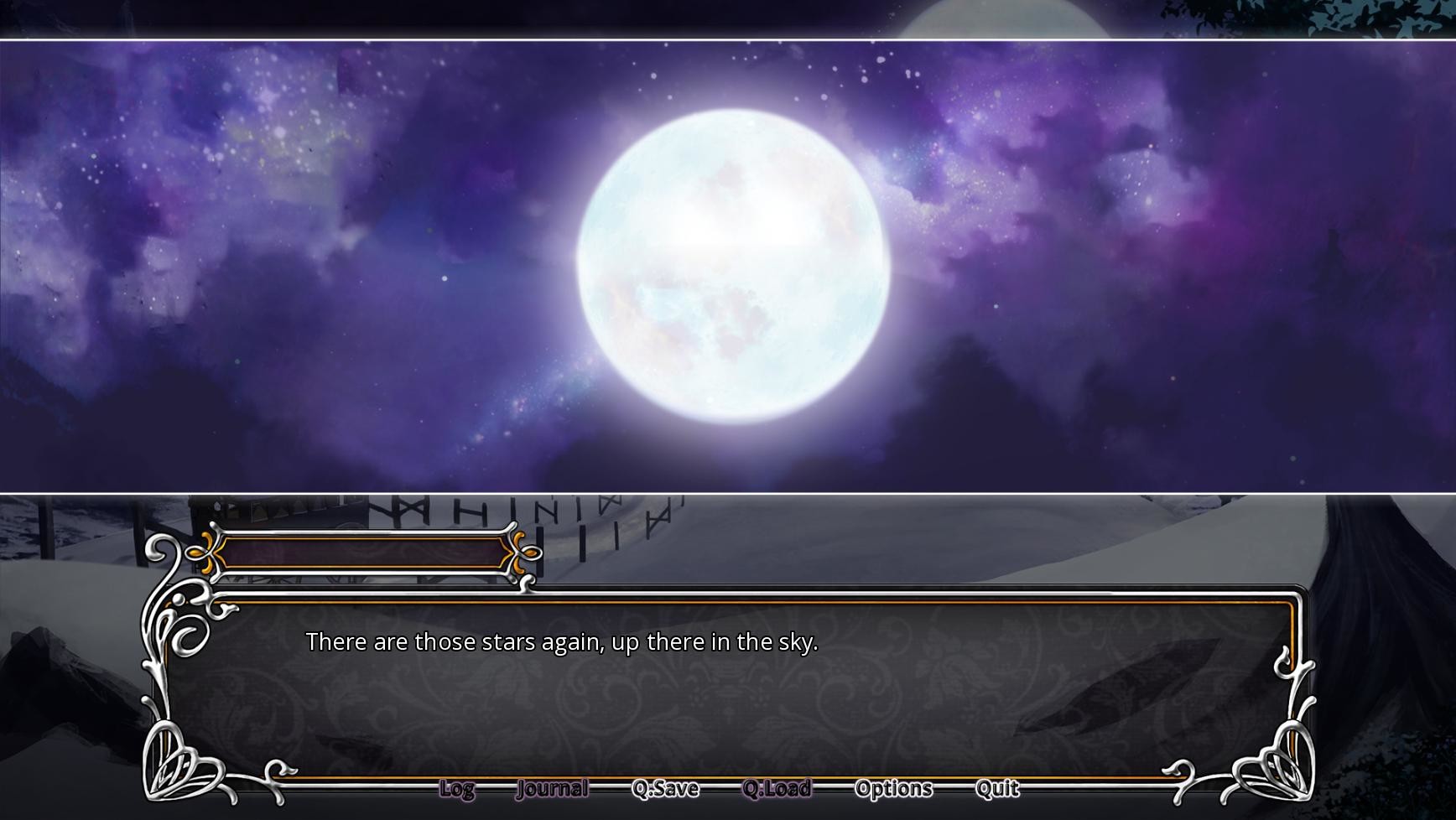Click the narration text about stars
The width and height of the screenshot is (1456, 820).
[x=564, y=641]
